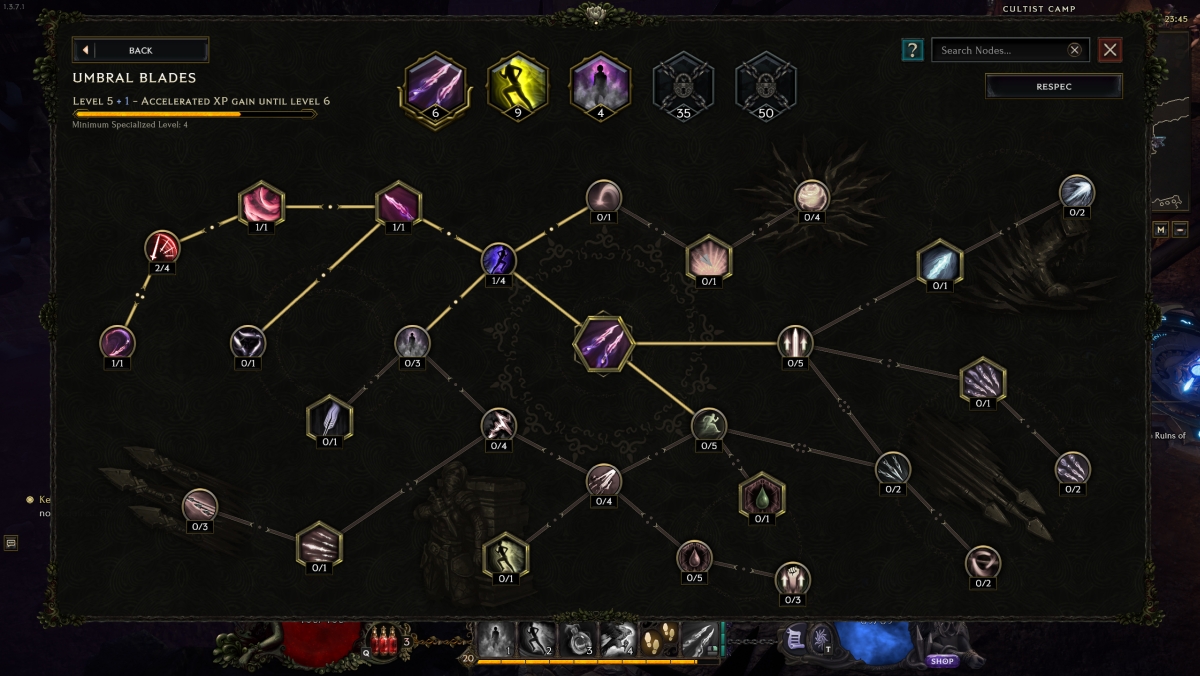The width and height of the screenshot is (1200, 676).
Task: Select the purple silhouette skill tab
Action: [600, 81]
